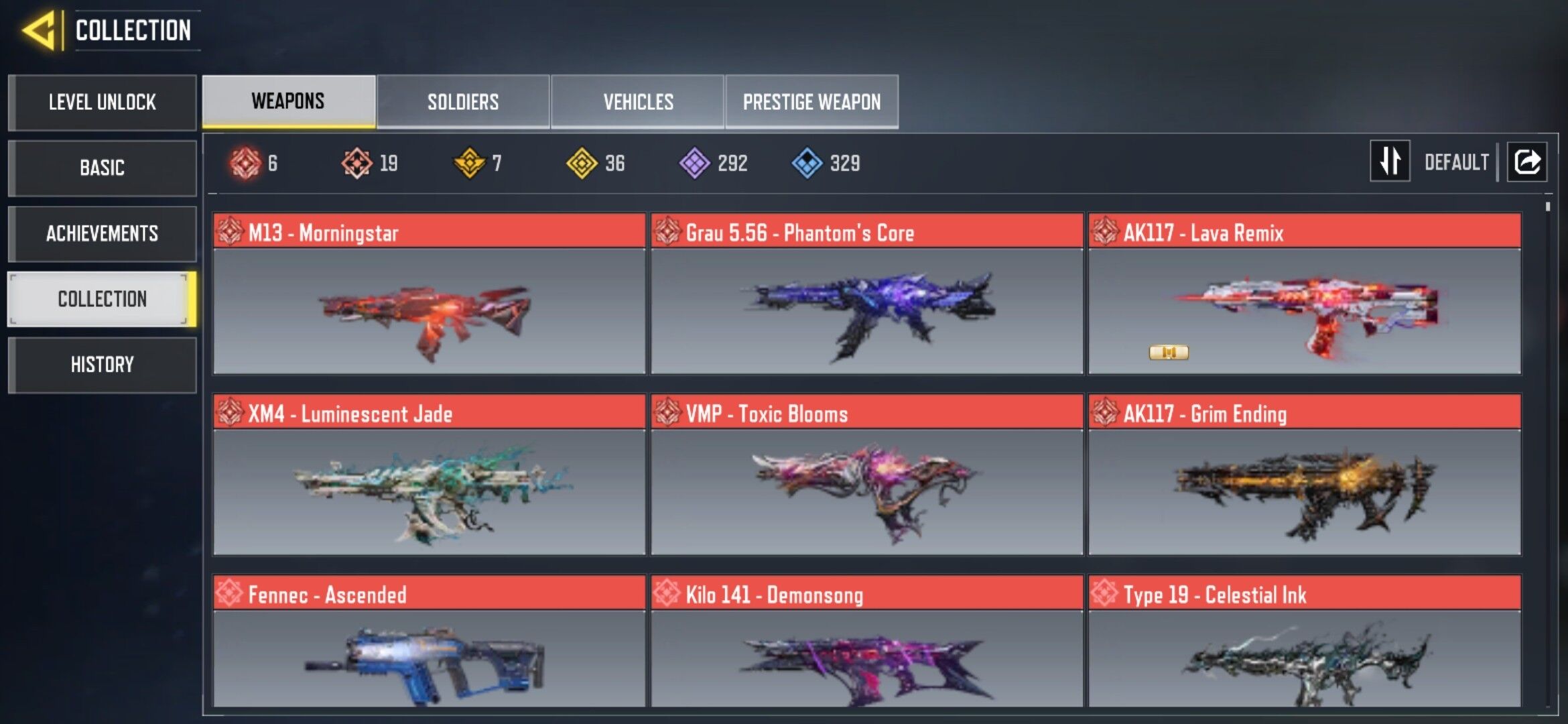The width and height of the screenshot is (1568, 724).
Task: Open the Prestige Weapon tab
Action: click(811, 101)
